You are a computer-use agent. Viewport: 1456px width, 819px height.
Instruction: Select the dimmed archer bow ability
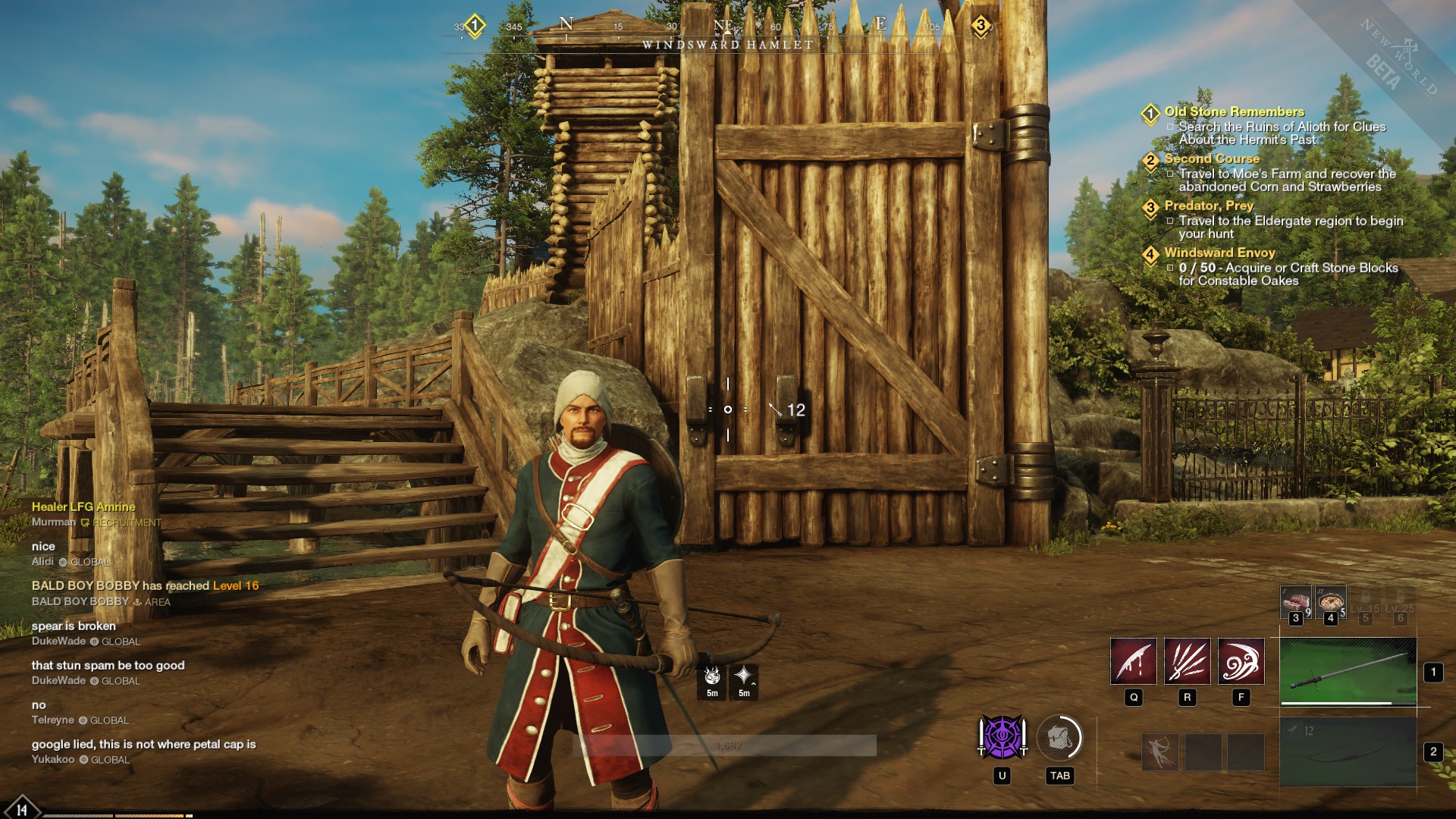1160,752
